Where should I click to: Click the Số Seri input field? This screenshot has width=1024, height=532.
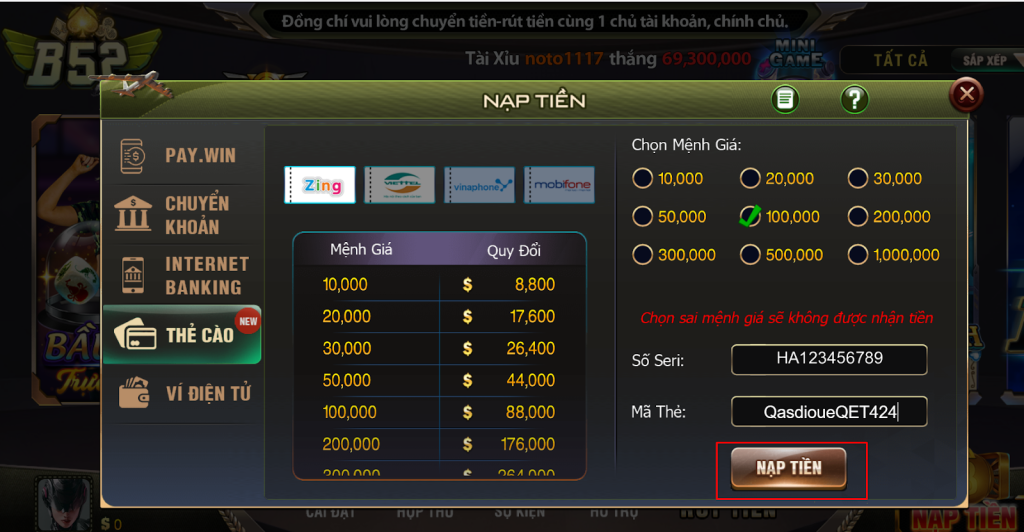[x=829, y=359]
